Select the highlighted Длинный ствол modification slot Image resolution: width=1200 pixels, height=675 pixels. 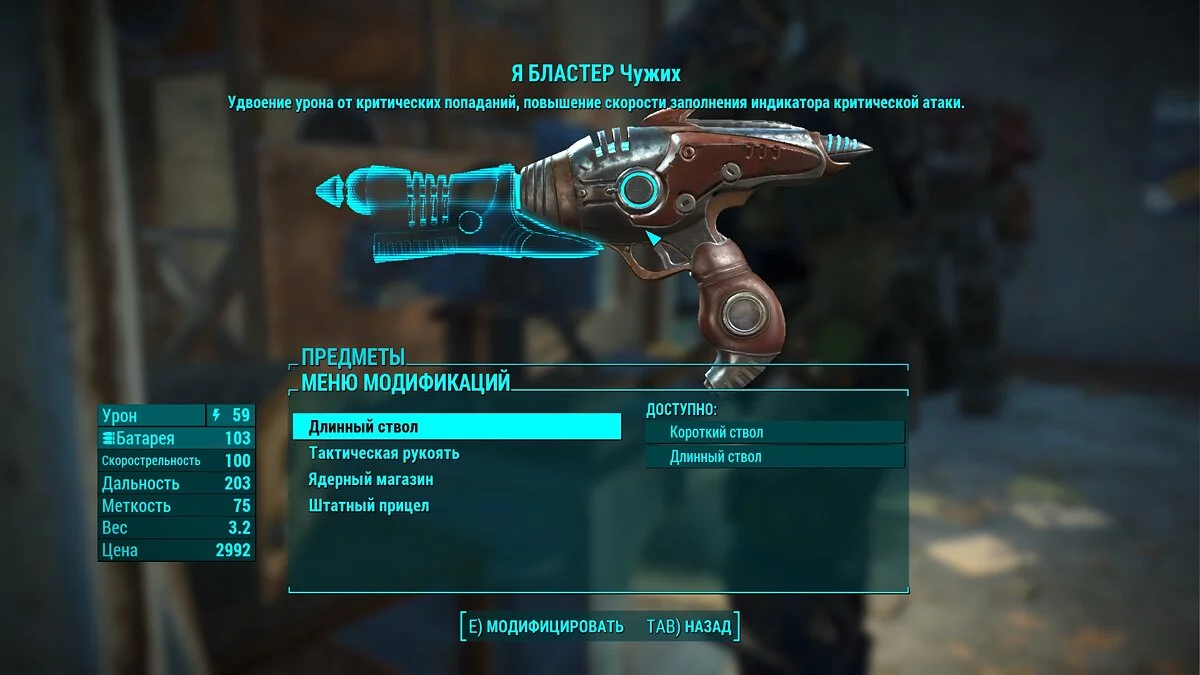456,427
